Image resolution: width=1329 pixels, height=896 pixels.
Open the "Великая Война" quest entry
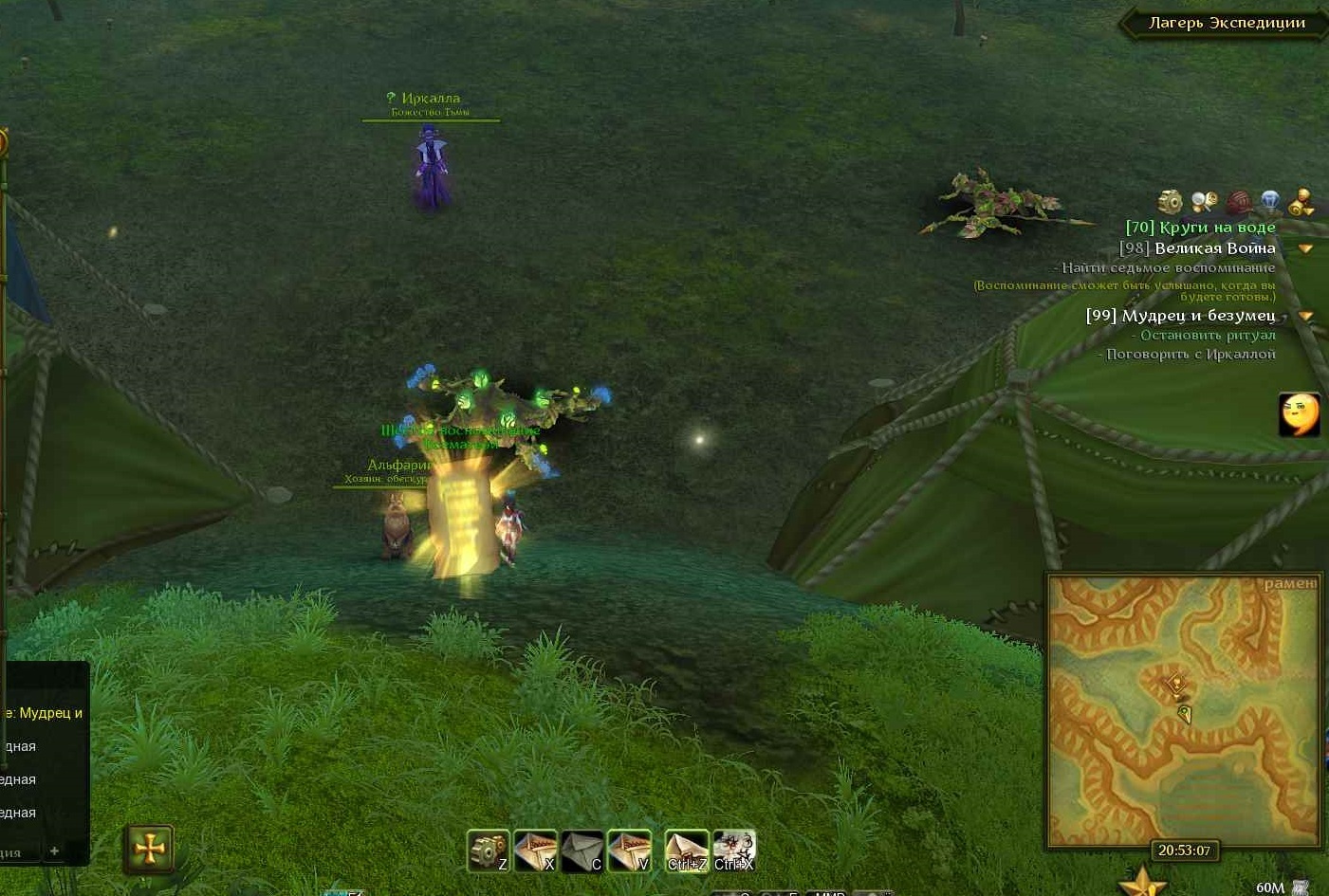click(1197, 248)
